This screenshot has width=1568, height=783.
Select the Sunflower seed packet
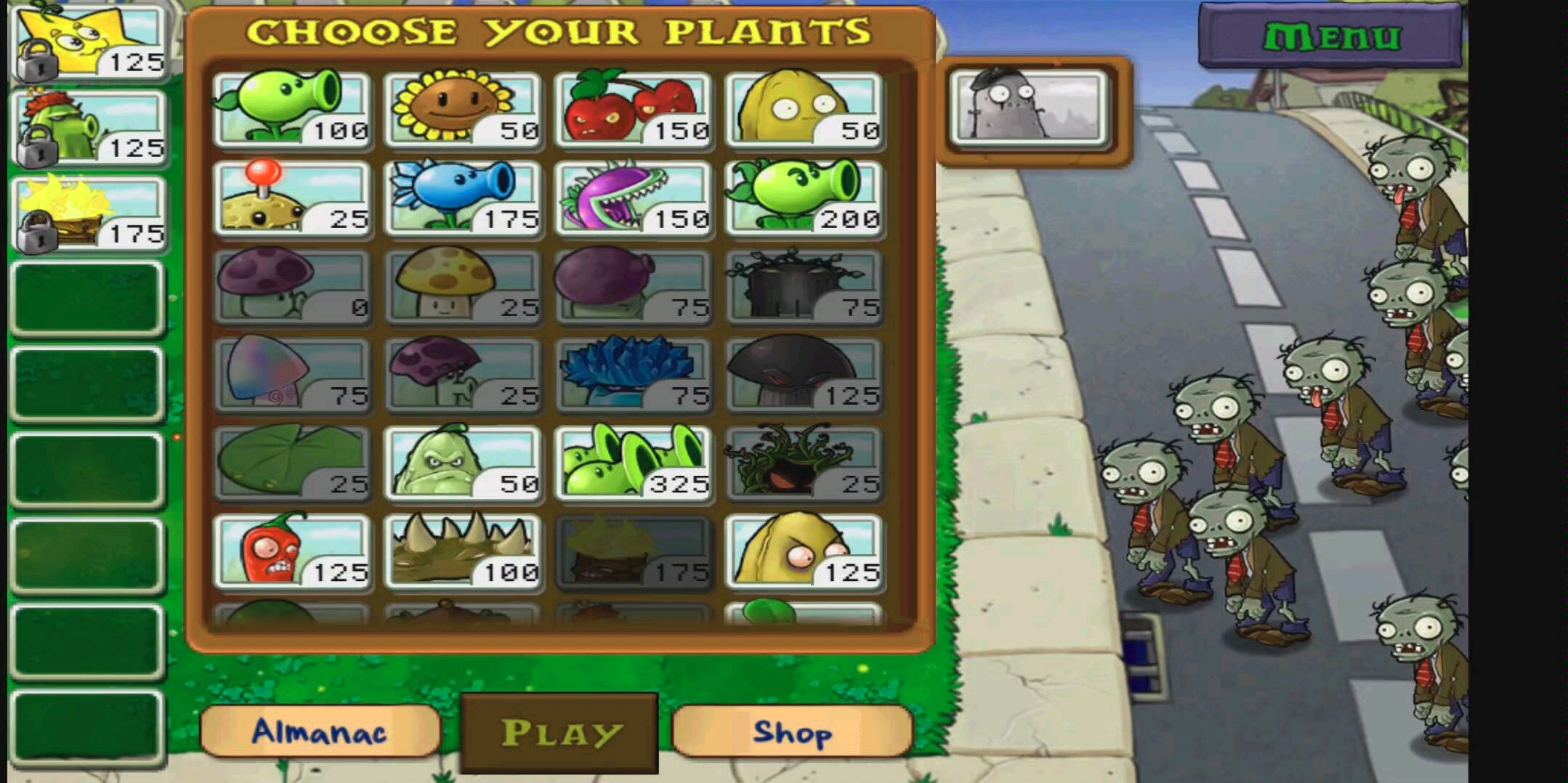point(465,109)
